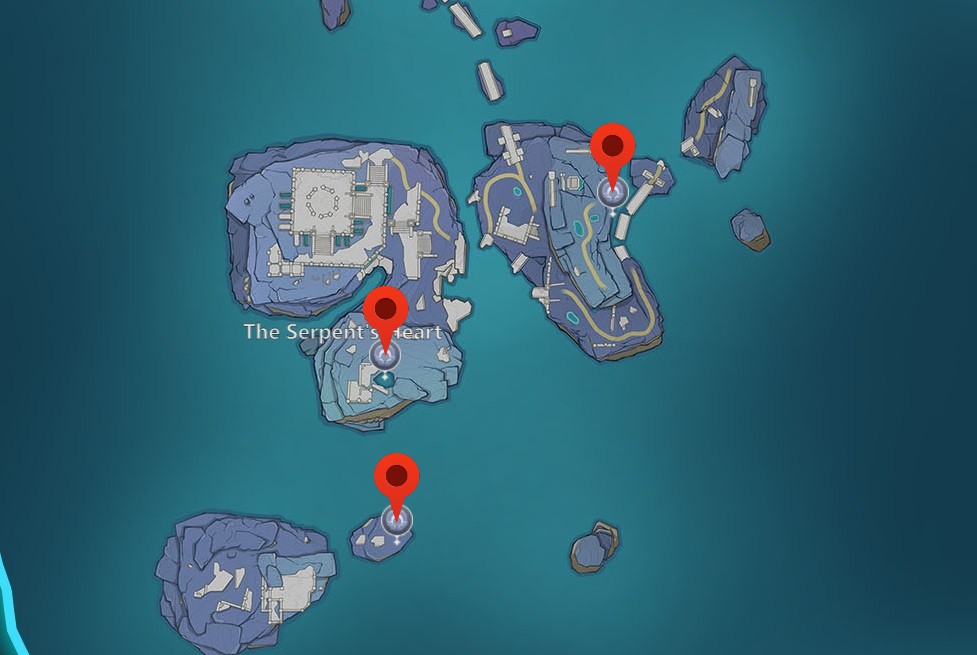The height and width of the screenshot is (655, 977).
Task: Open the teleport waypoint on the northeast island
Action: click(612, 192)
